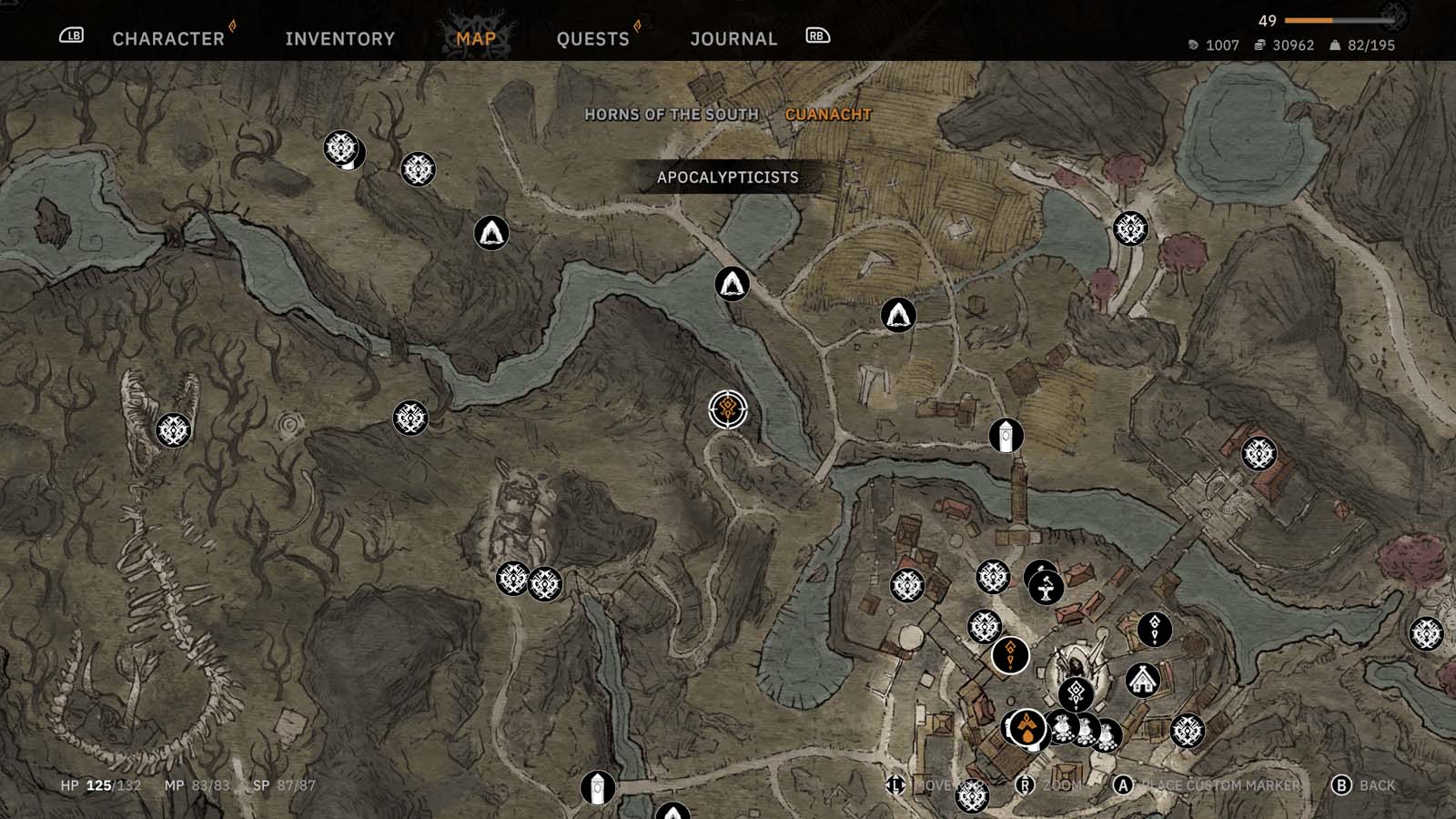This screenshot has height=819, width=1456.
Task: Select the tower marker north of town
Action: pyautogui.click(x=1006, y=436)
